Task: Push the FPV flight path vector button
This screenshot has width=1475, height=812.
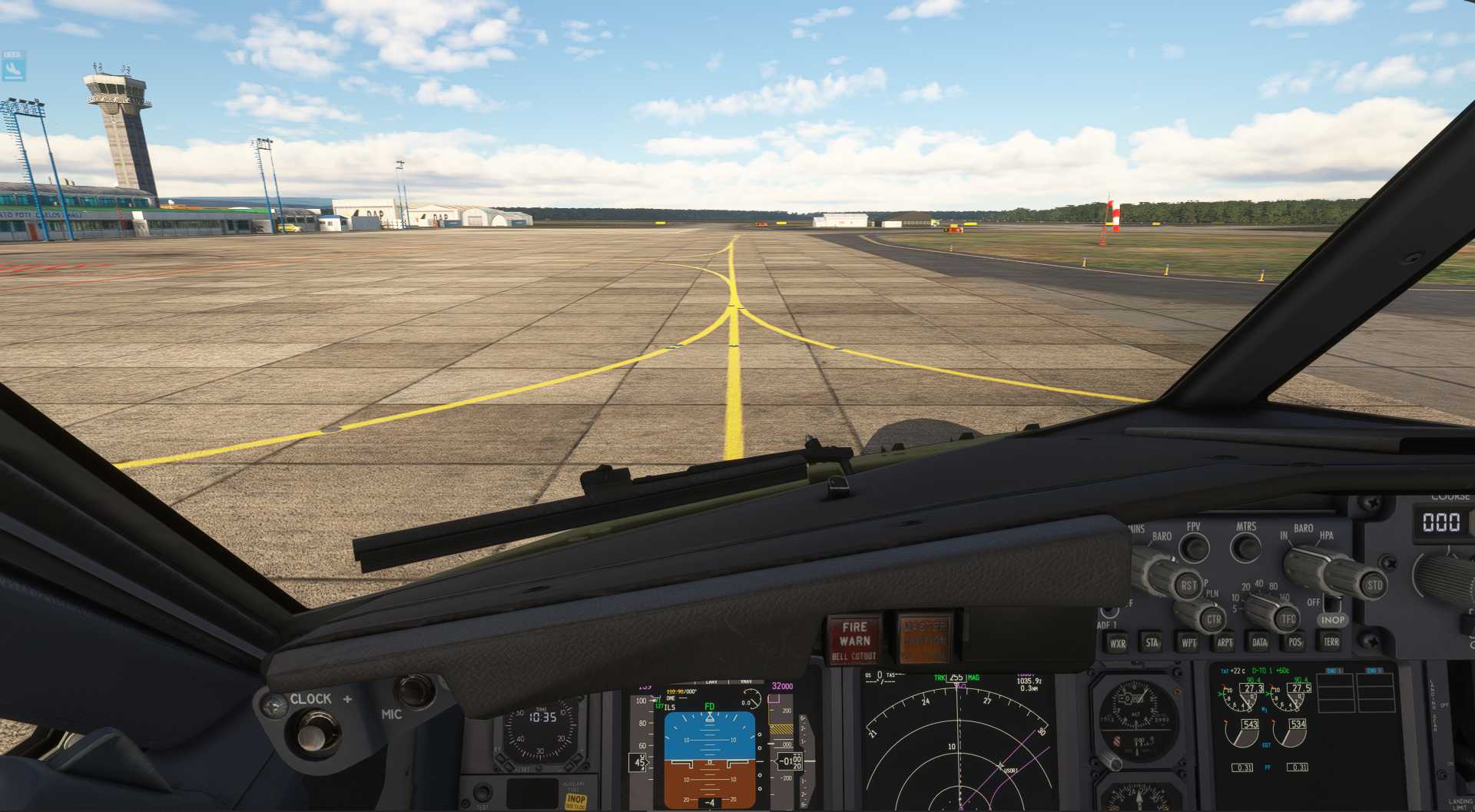Action: point(1194,548)
